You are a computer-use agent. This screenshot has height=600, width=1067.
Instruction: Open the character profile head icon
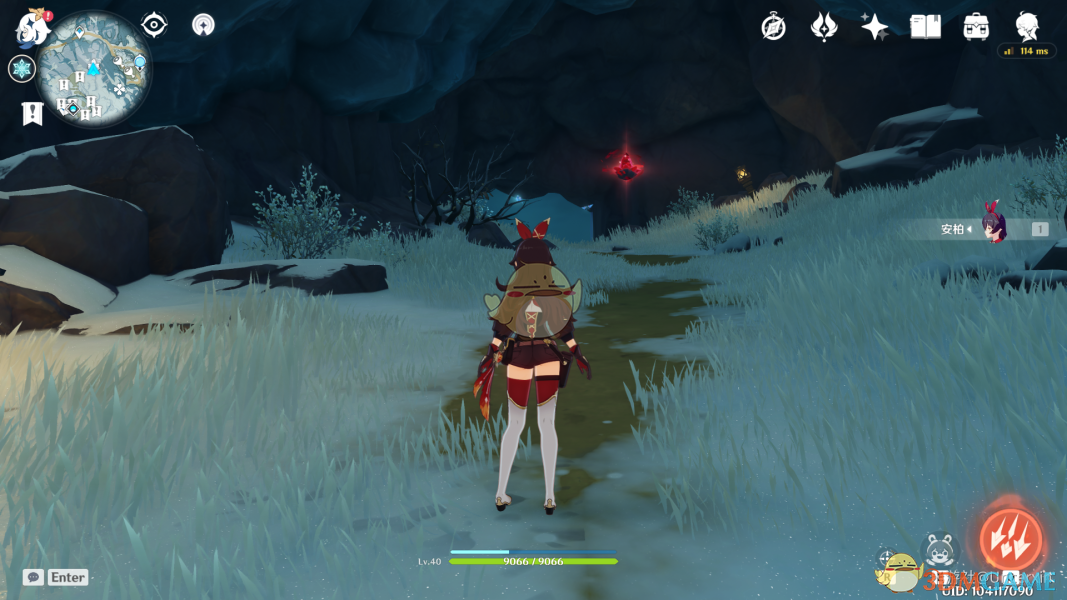coord(1027,27)
